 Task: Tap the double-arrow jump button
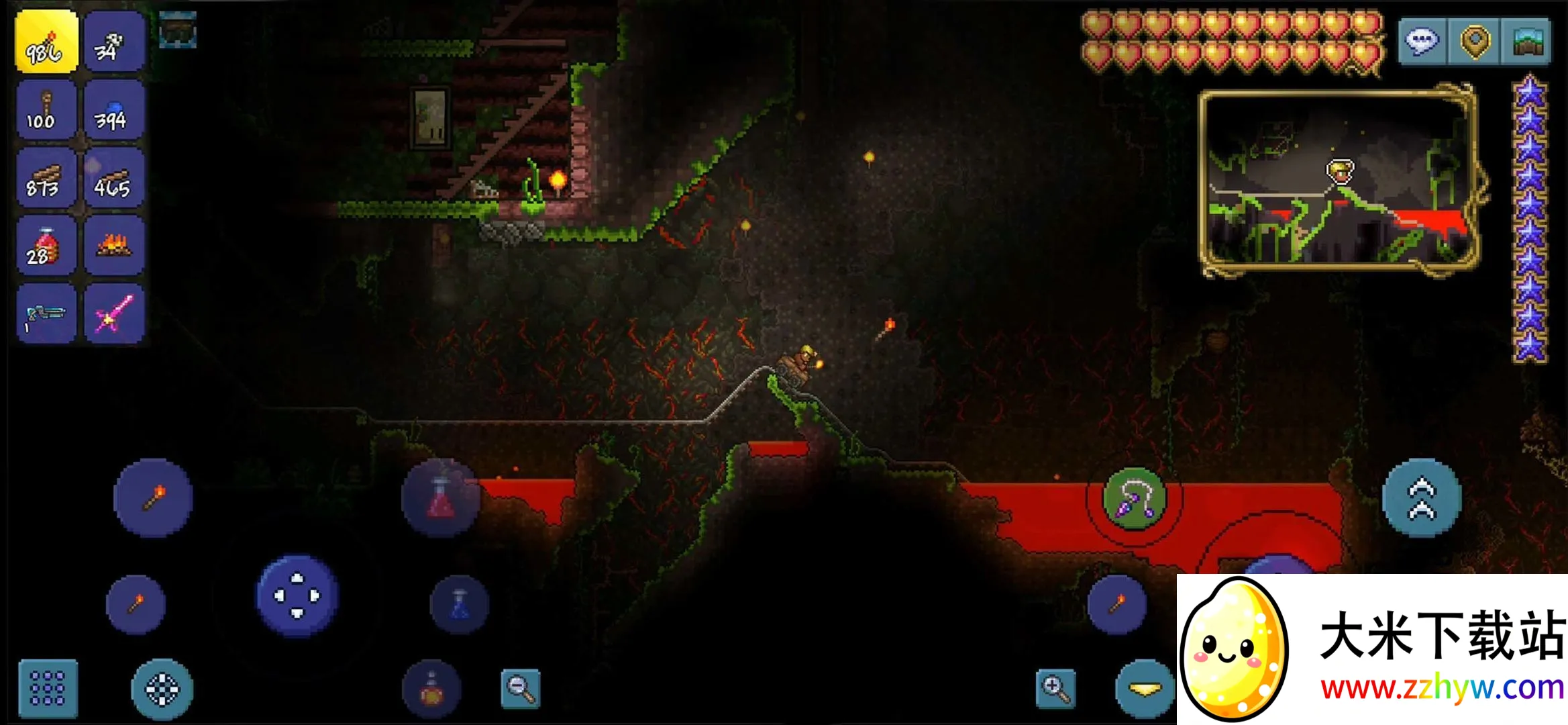coord(1421,498)
